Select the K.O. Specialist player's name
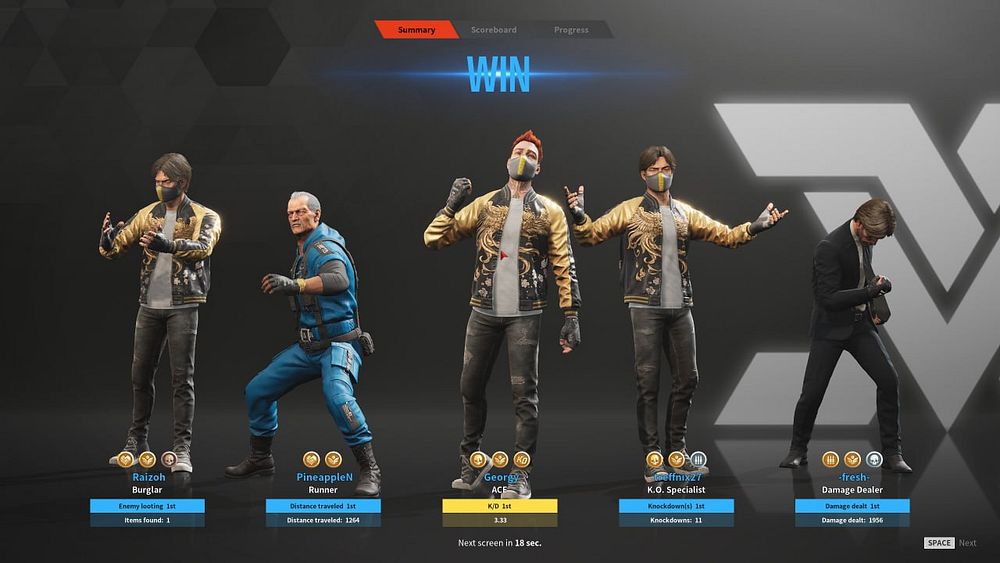The image size is (1000, 563). [676, 477]
